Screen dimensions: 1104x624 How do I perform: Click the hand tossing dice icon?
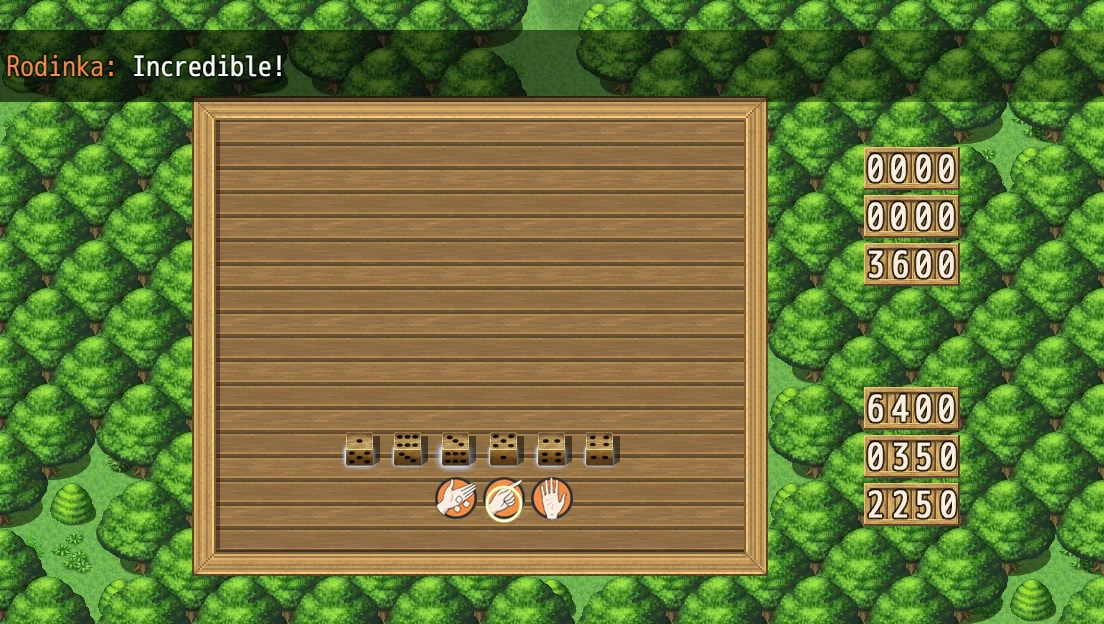pyautogui.click(x=455, y=498)
